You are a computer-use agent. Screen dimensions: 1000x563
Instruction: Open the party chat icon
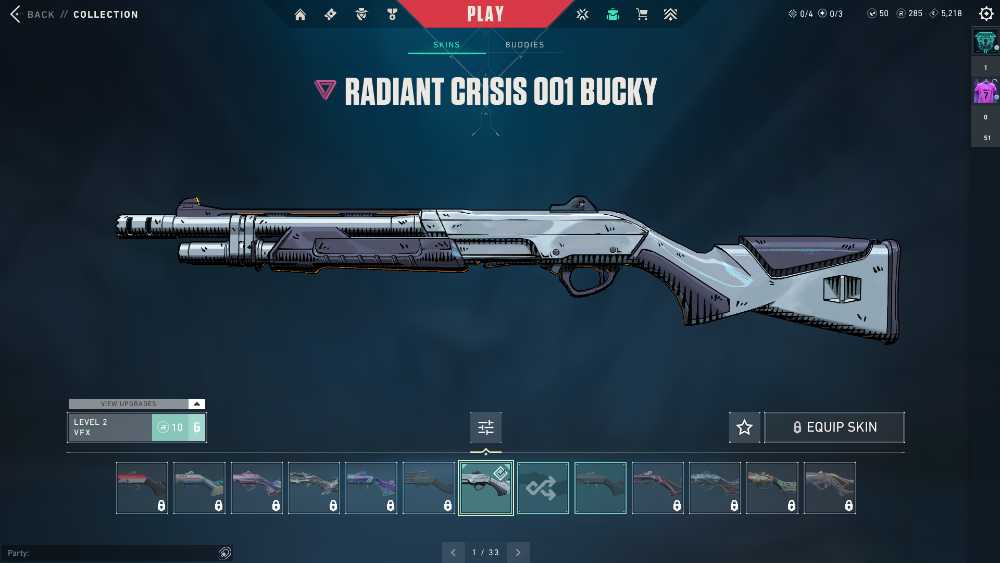point(225,552)
